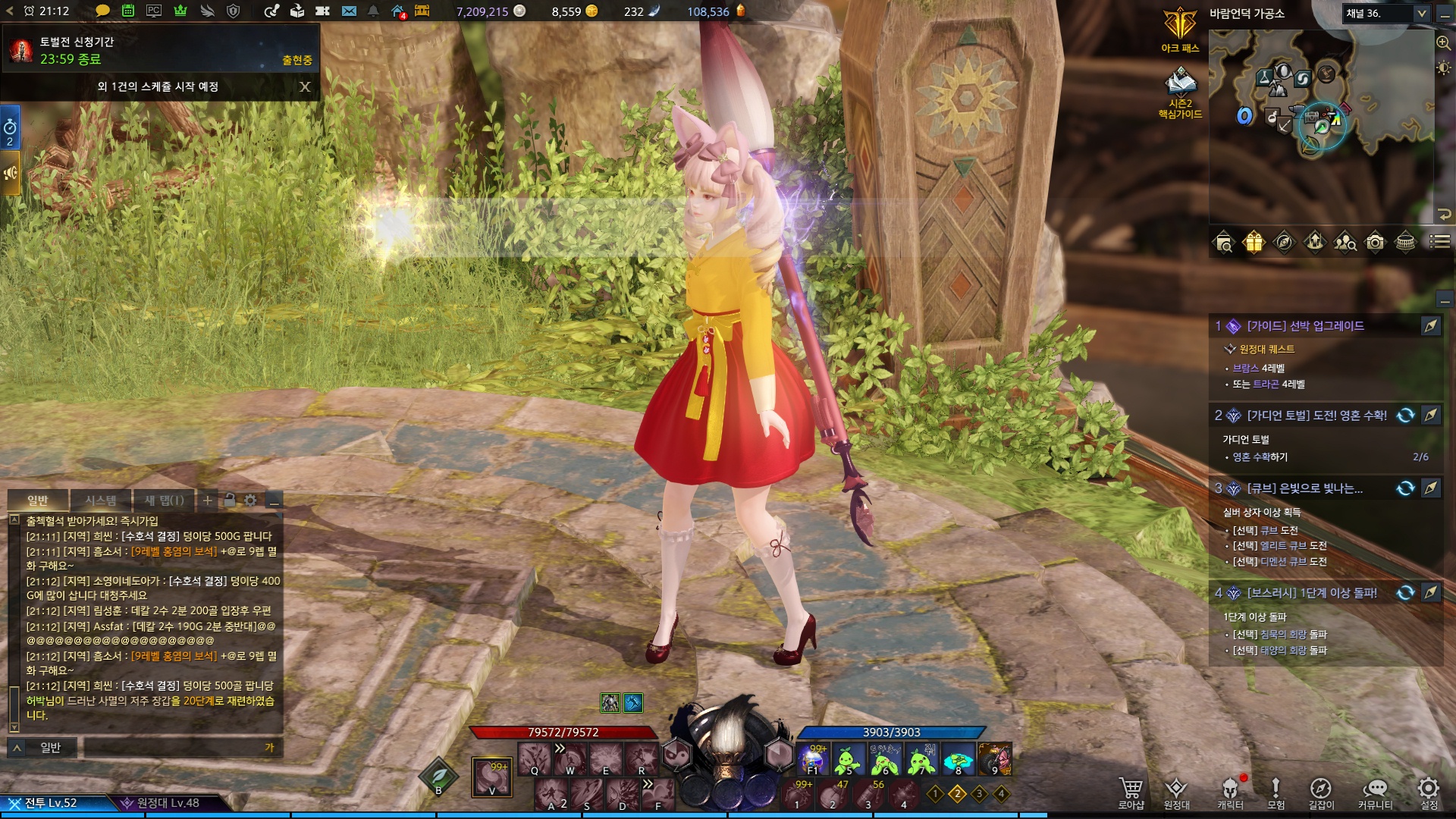The image size is (1456, 819).
Task: Open the 원정대 expedition menu
Action: tap(1176, 792)
